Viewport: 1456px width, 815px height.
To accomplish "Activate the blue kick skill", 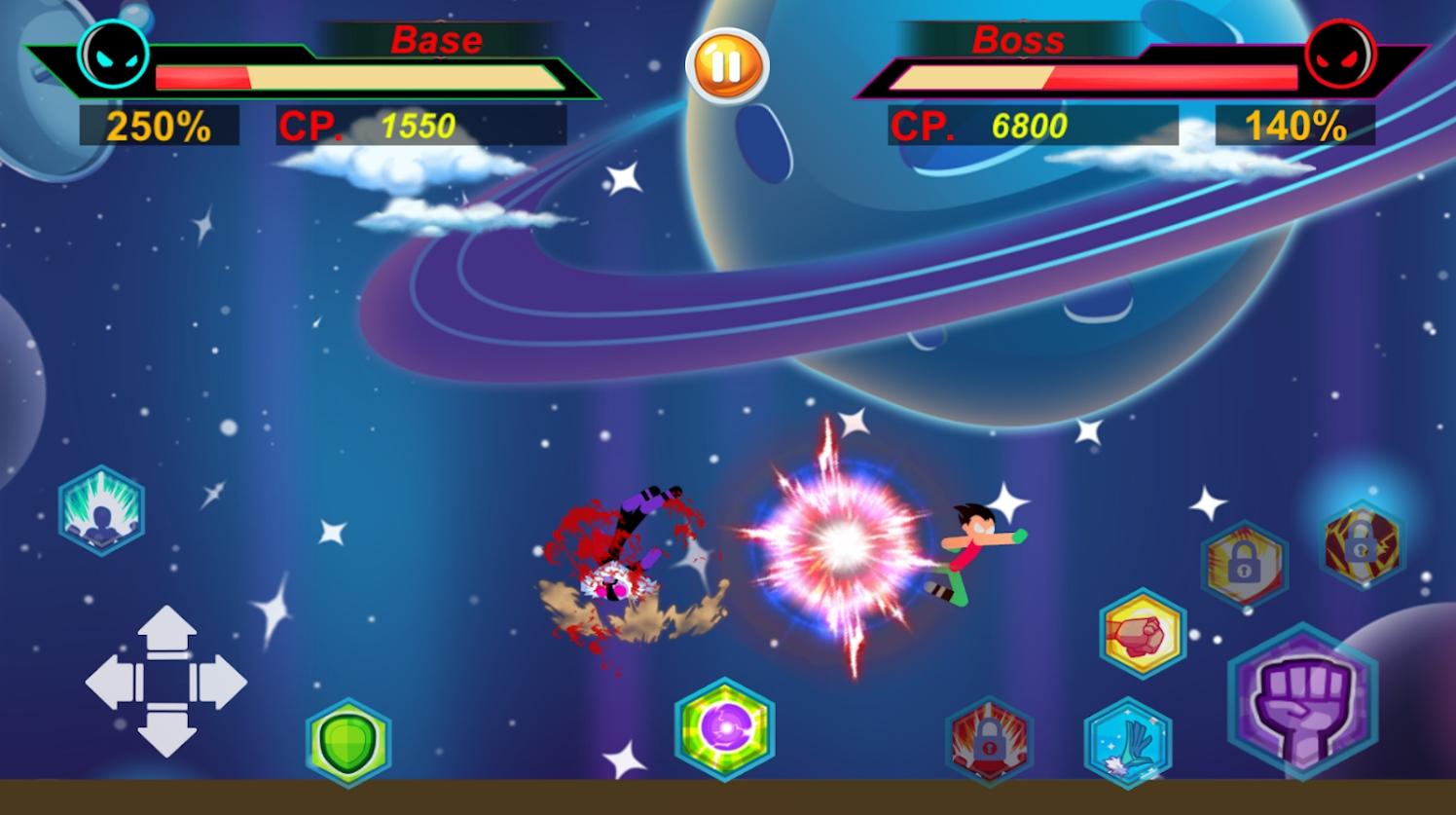I will coord(1128,742).
